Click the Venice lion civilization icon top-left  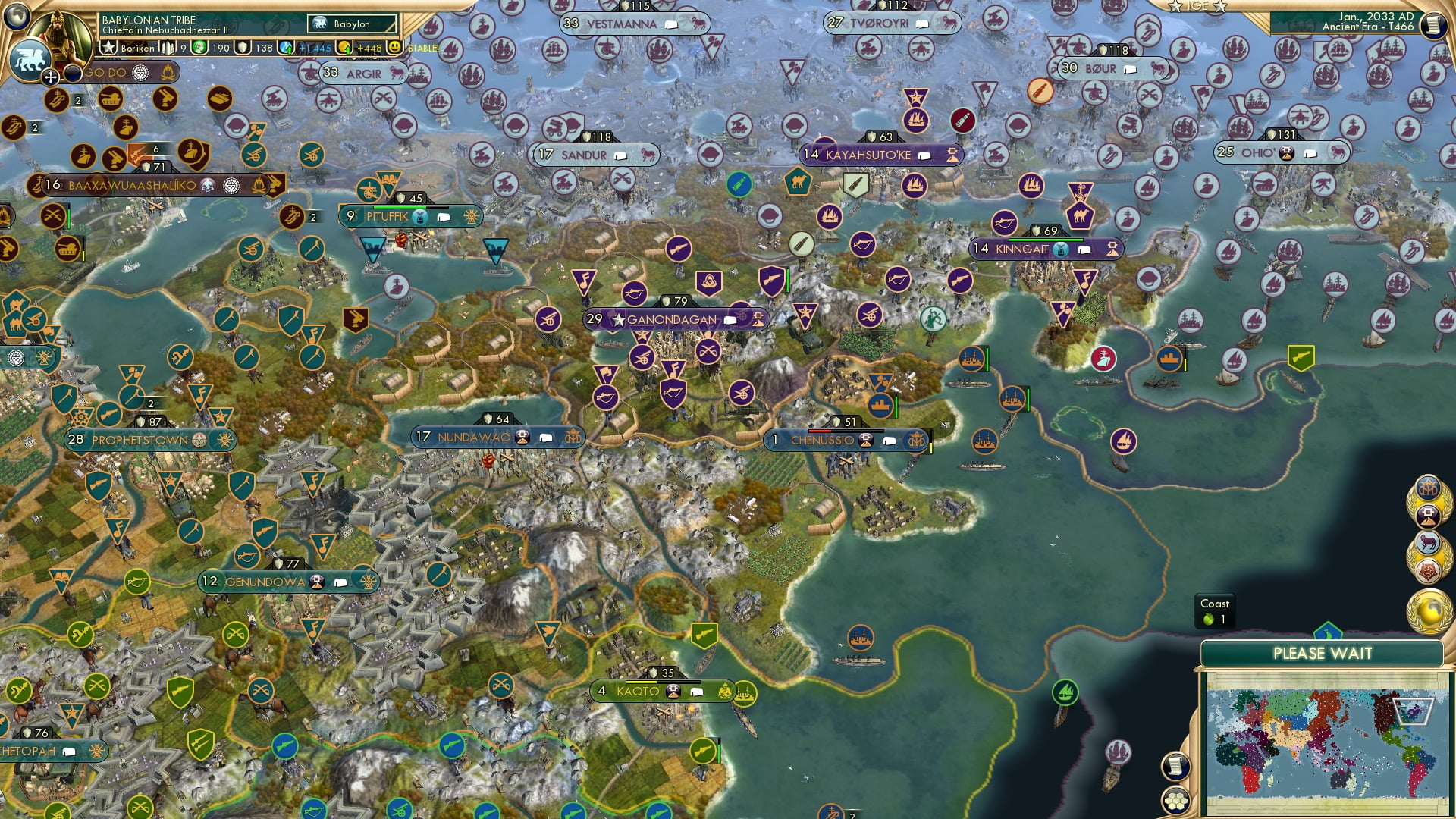click(30, 60)
